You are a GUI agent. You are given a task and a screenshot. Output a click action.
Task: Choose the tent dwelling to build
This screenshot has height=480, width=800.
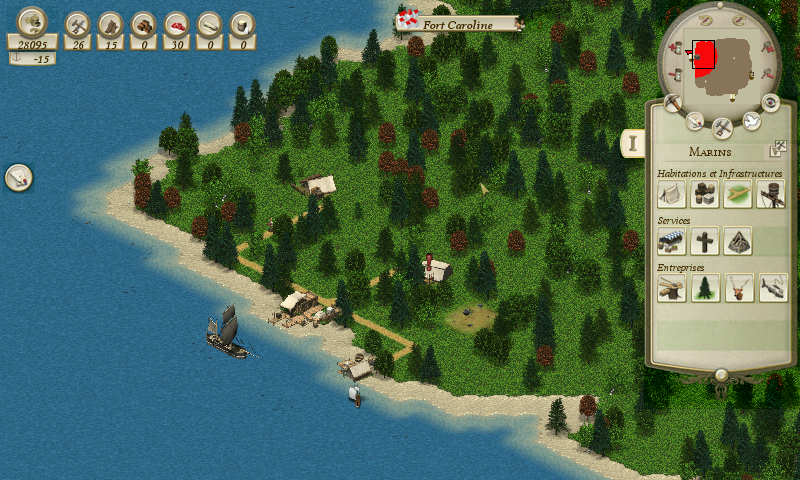click(671, 194)
